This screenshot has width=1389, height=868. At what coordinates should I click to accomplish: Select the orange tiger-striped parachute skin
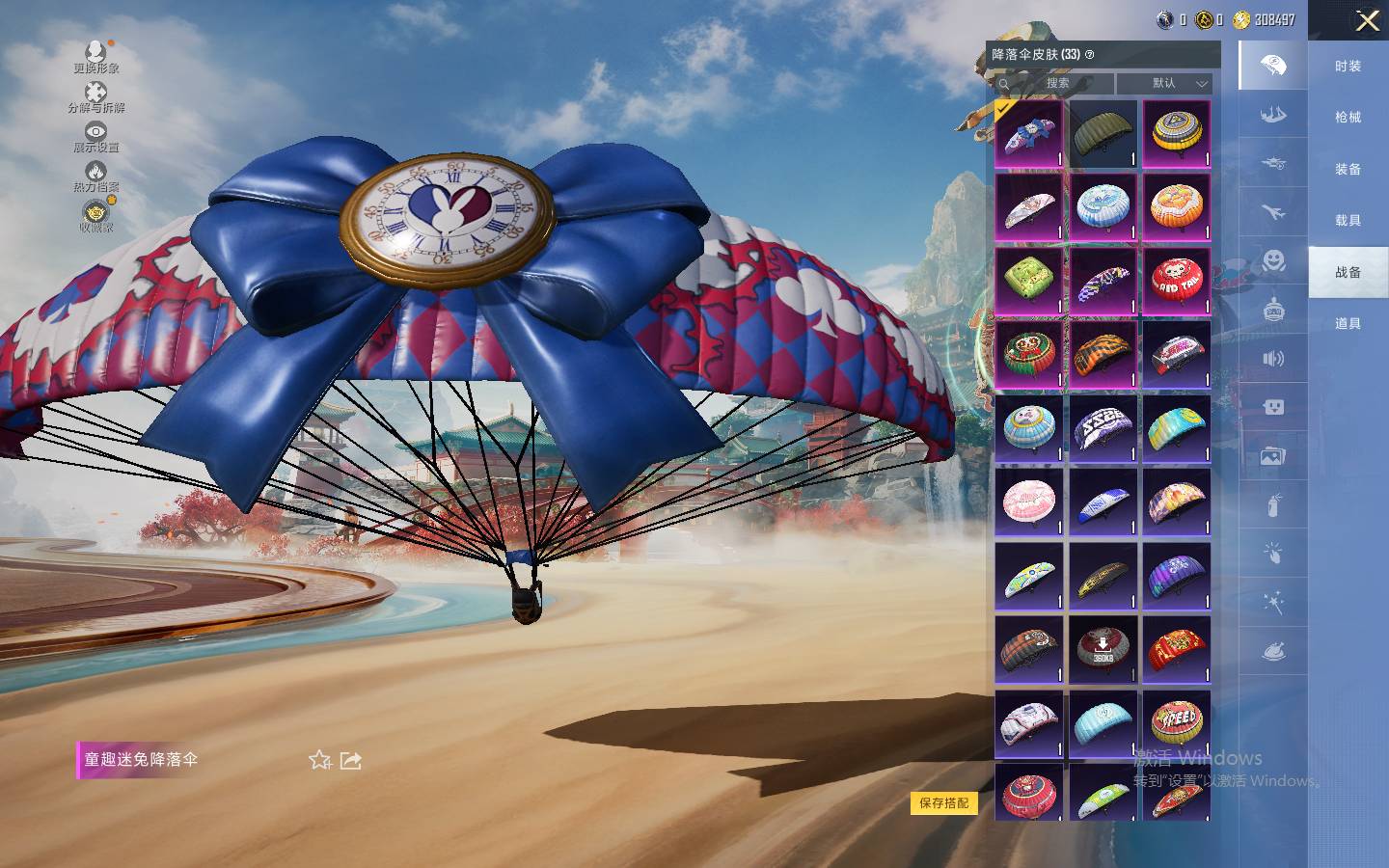[1103, 355]
